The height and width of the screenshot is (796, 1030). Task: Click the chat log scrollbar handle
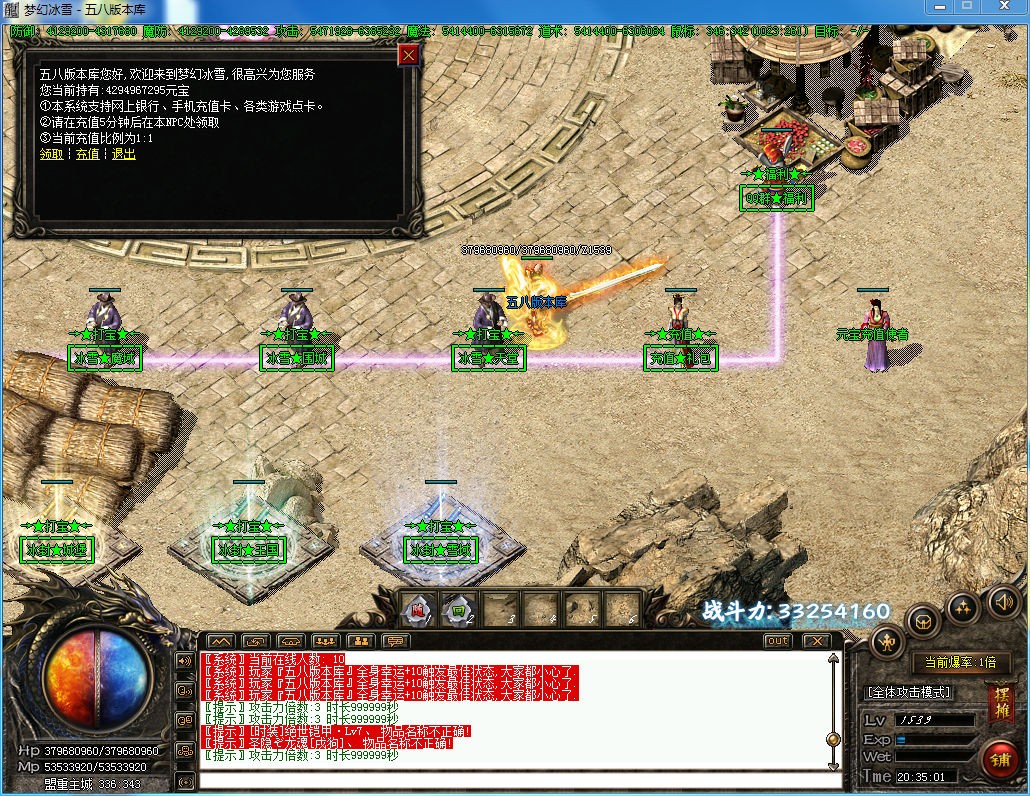tap(833, 739)
